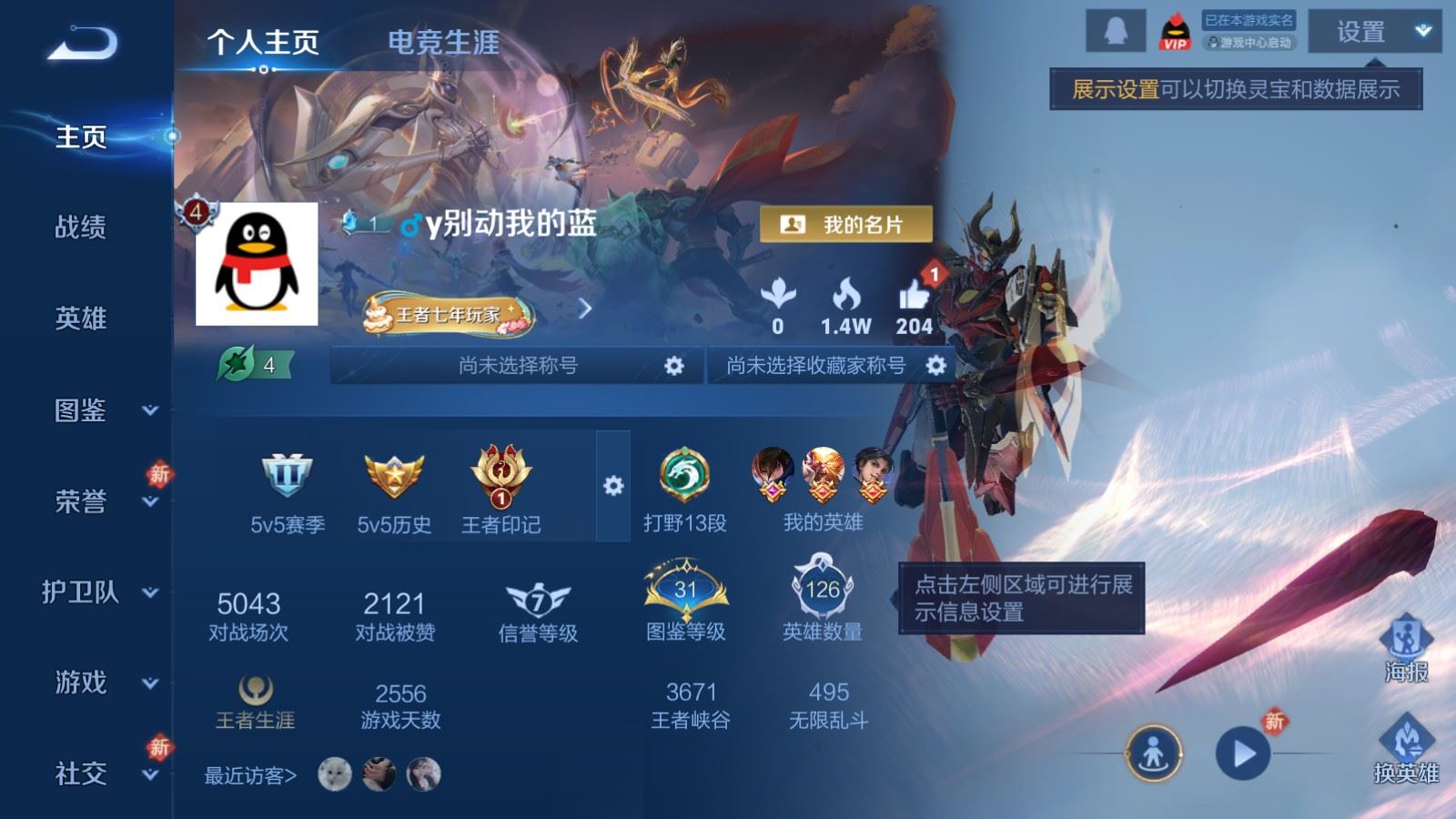Open the title settings gear beside 尚未选择称号
This screenshot has height=819, width=1456.
click(x=673, y=366)
